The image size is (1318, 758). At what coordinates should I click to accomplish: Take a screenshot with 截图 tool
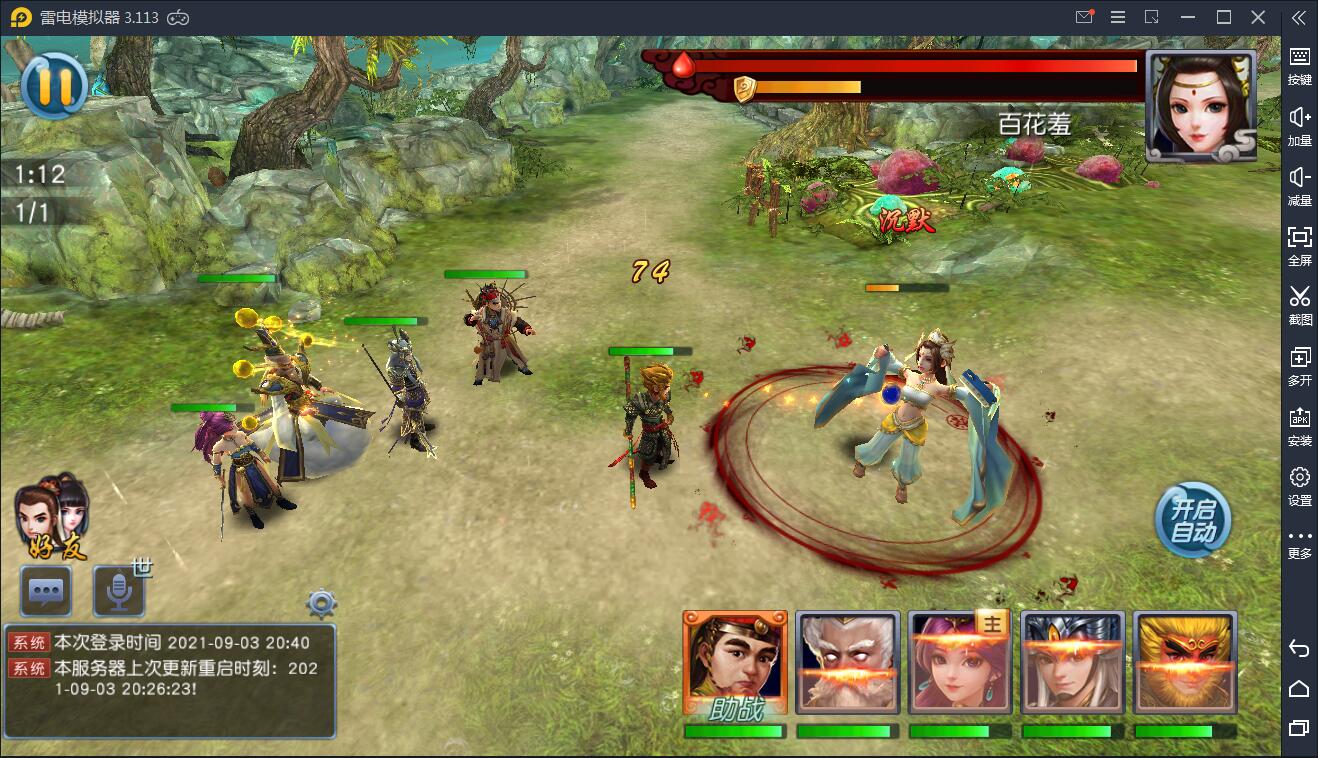click(1299, 305)
